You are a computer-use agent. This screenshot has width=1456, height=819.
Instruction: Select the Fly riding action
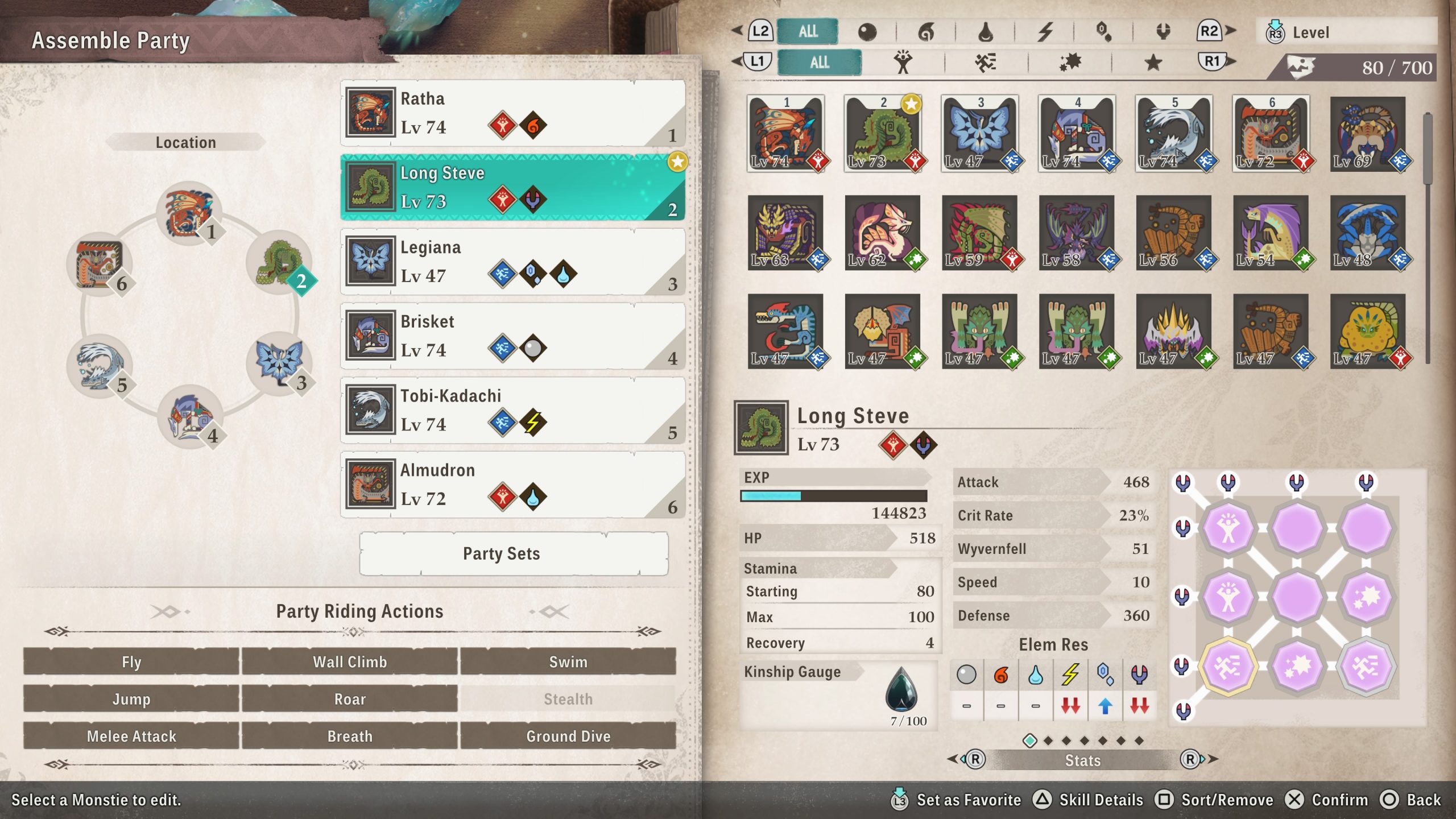(131, 661)
